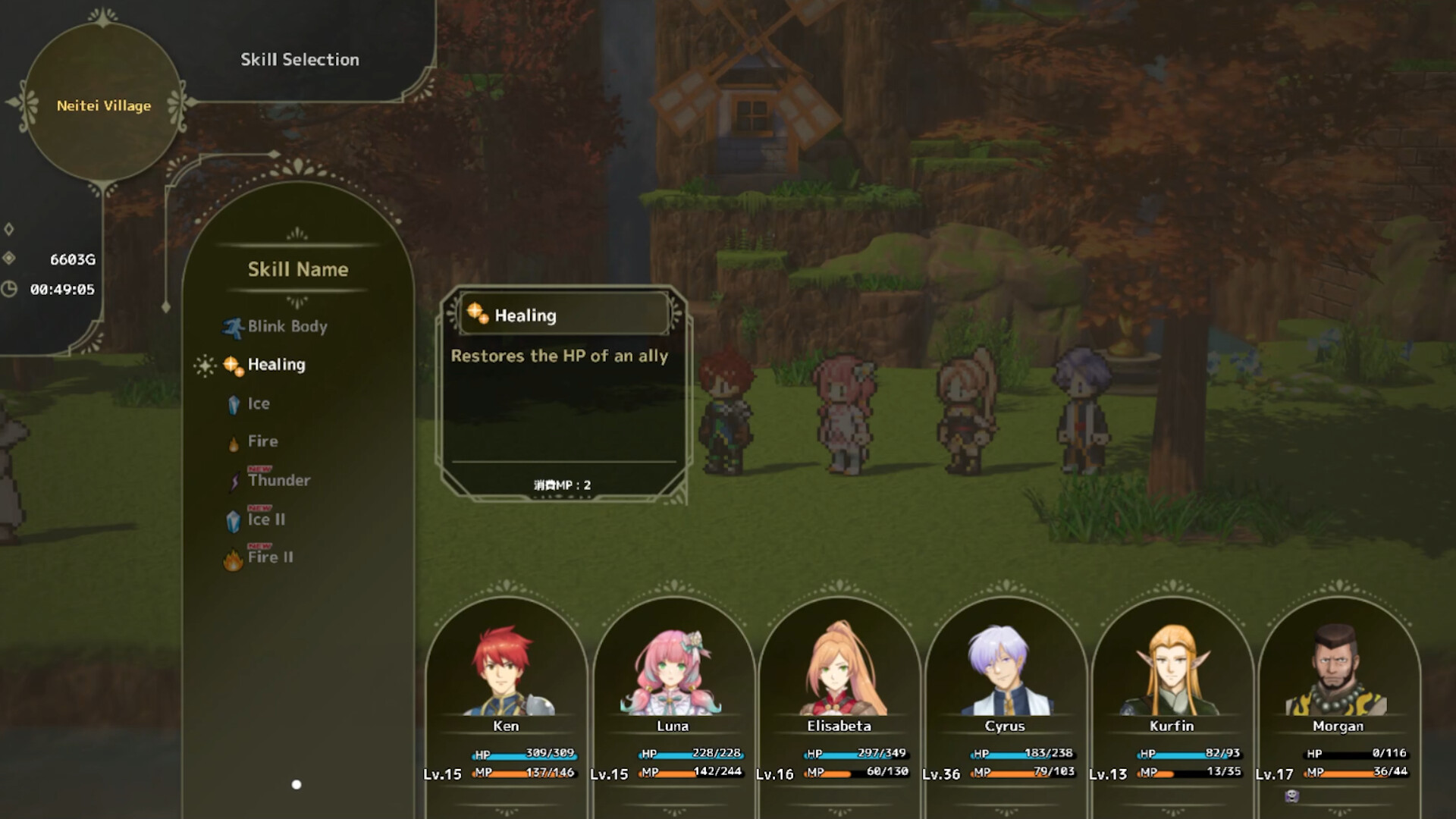Select the Fire II flame icon
Image resolution: width=1456 pixels, height=819 pixels.
pos(234,557)
